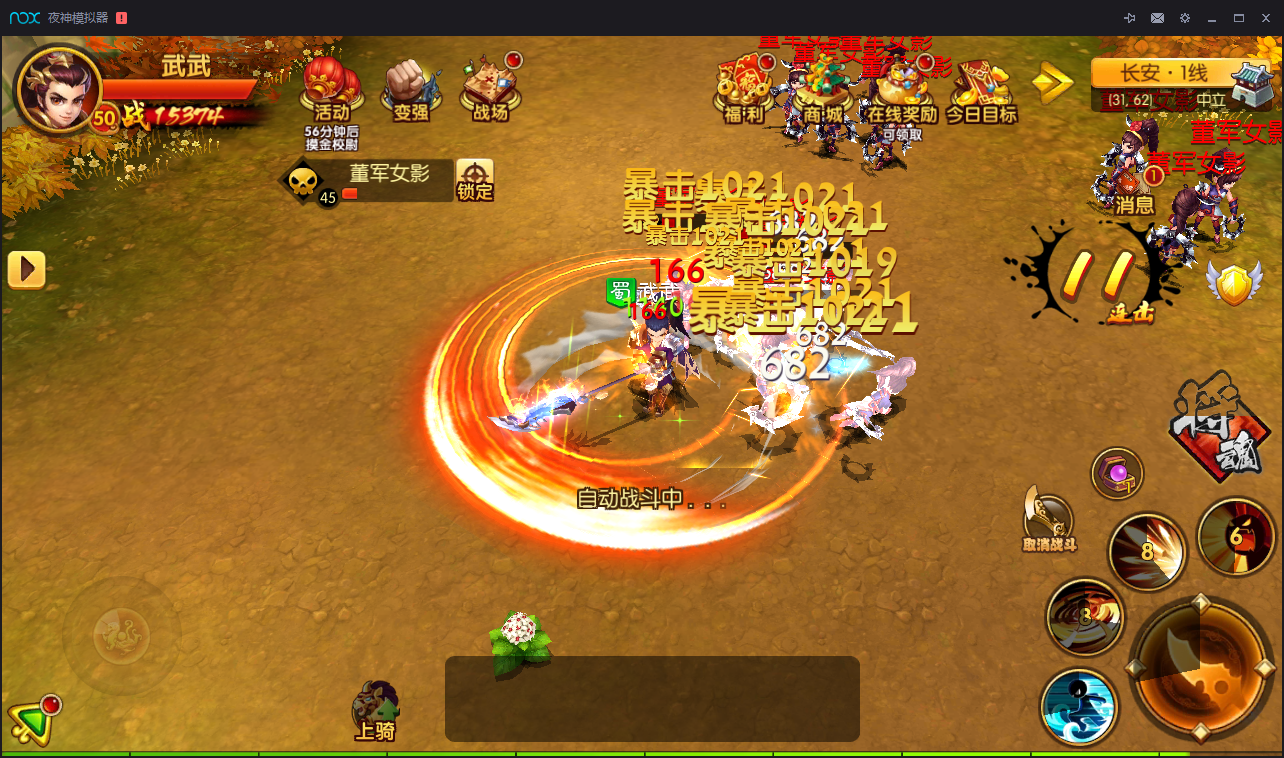The image size is (1284, 758).
Task: Open the Nox emulator settings gear
Action: [1185, 18]
